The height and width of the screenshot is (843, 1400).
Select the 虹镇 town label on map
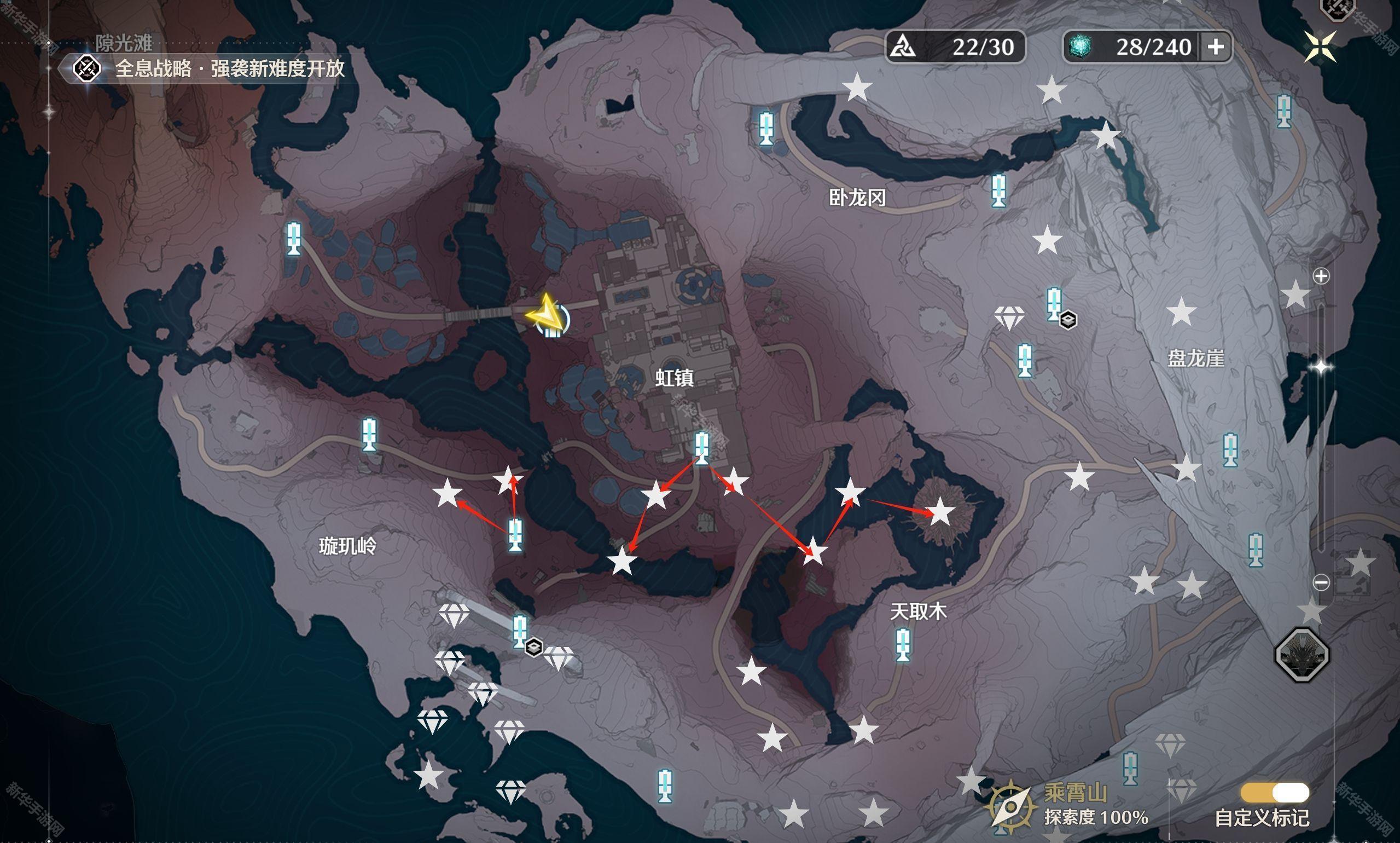(675, 378)
